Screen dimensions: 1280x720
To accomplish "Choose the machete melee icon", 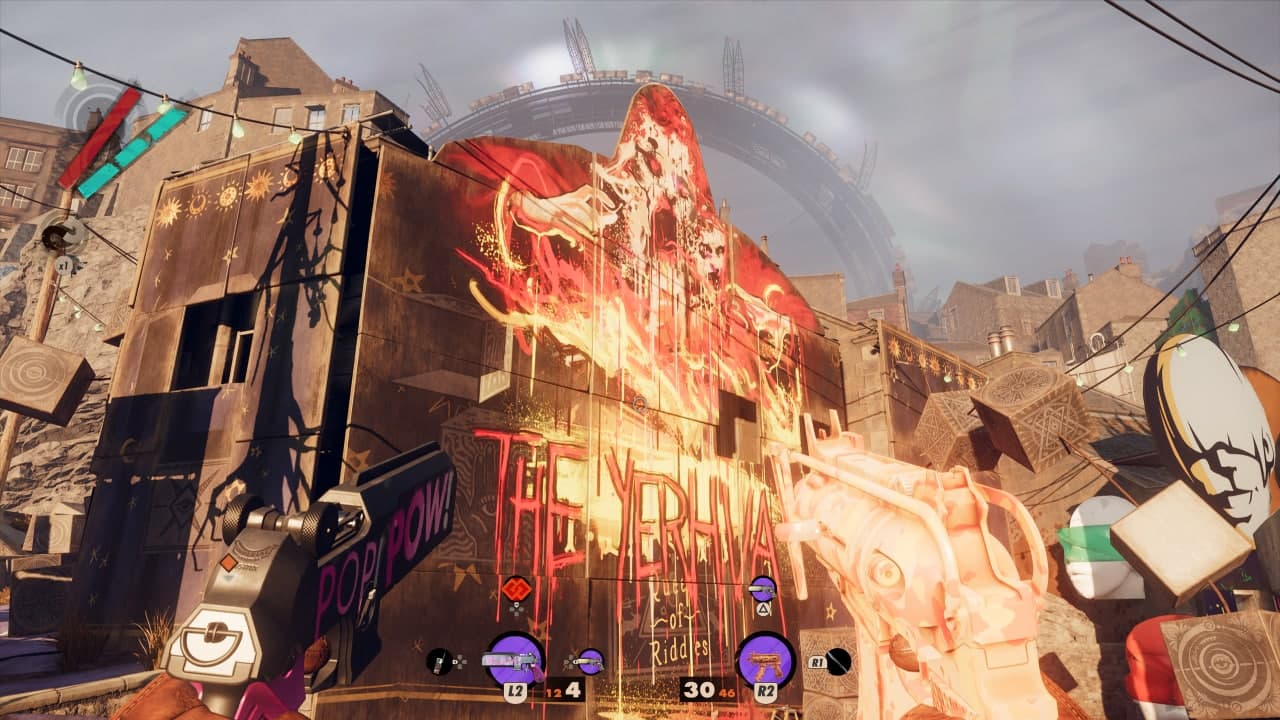I will (x=838, y=660).
